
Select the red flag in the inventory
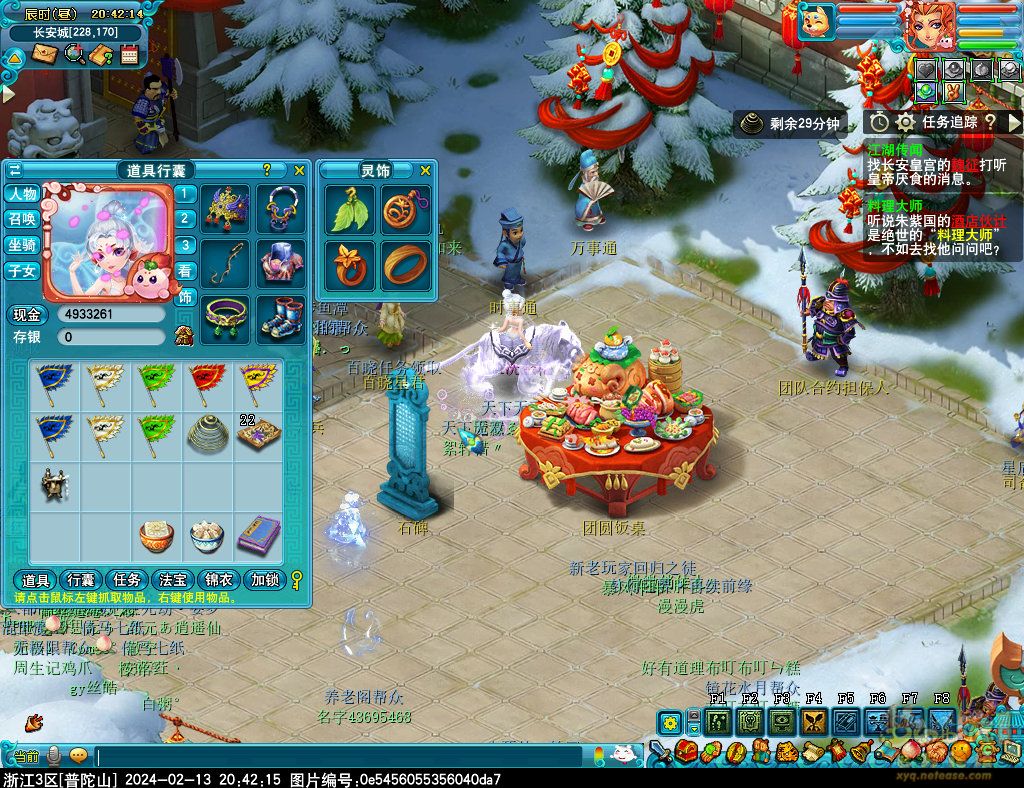click(207, 381)
